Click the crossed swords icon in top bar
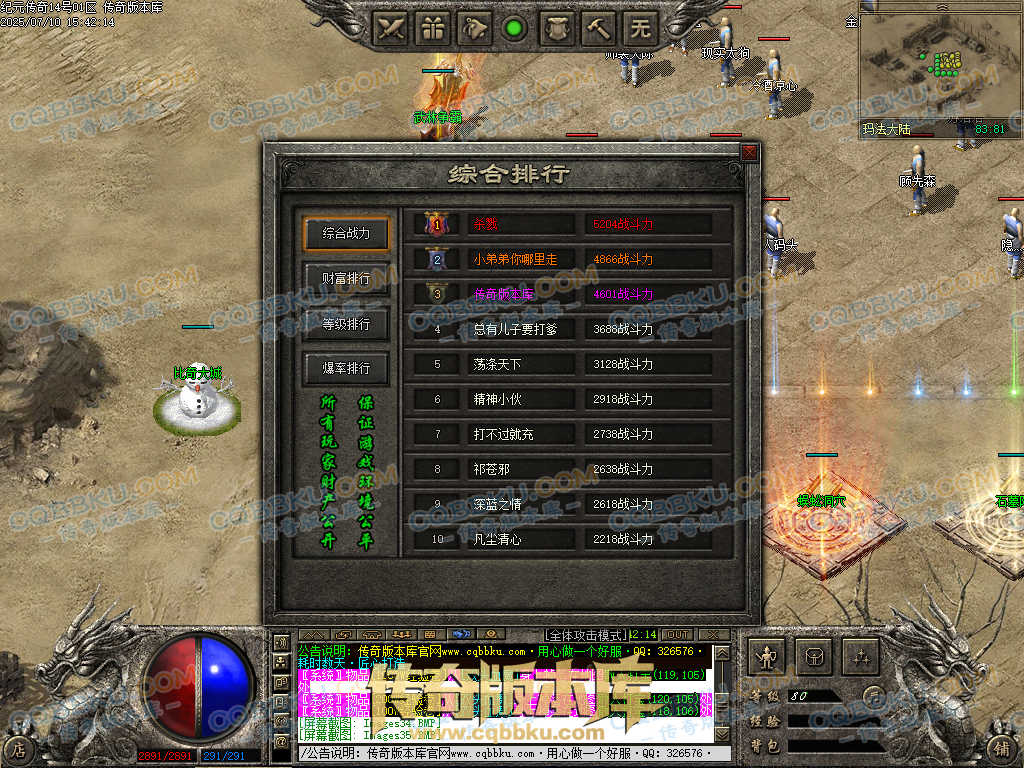 tap(391, 28)
